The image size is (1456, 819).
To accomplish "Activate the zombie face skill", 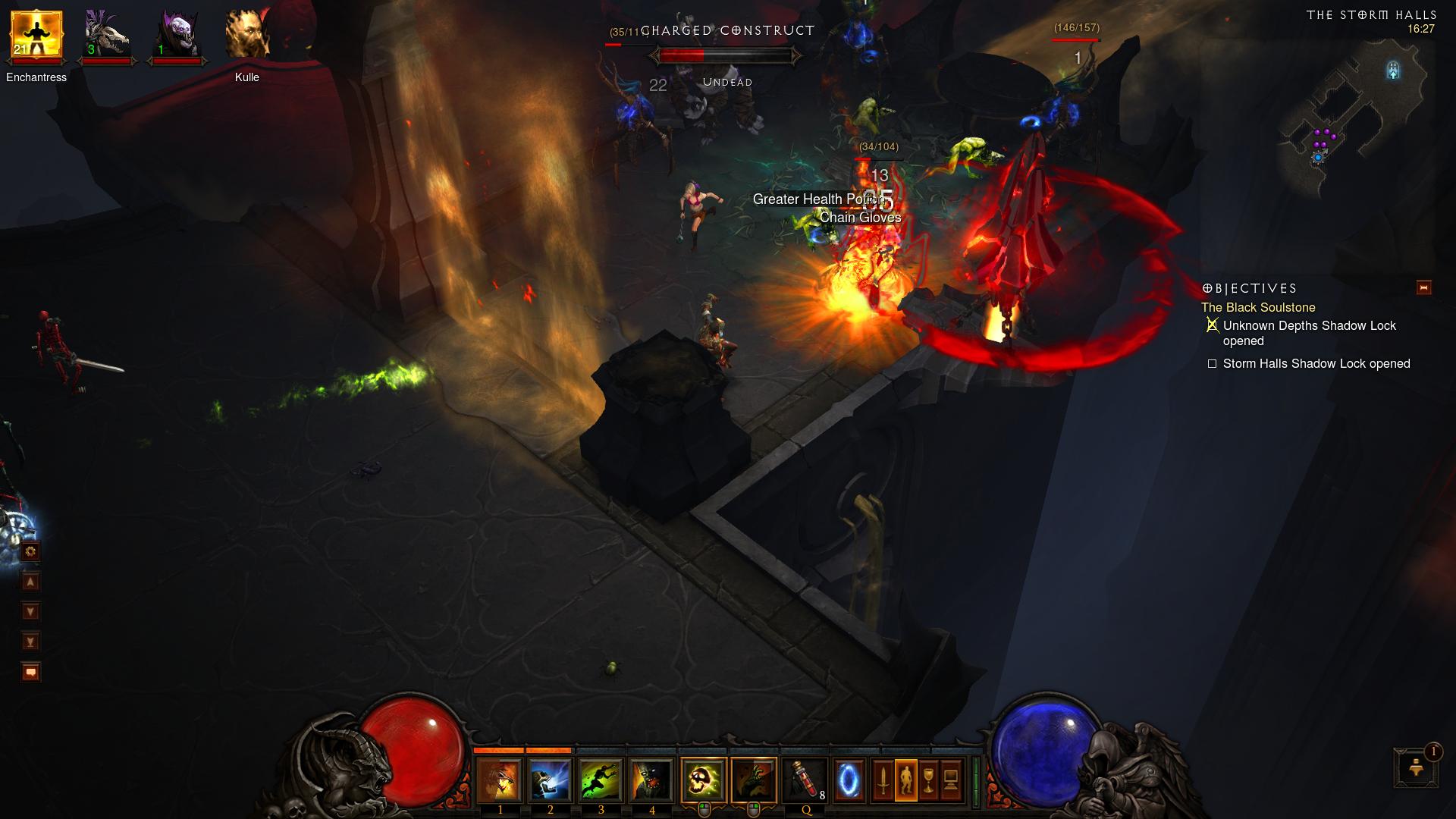I will [x=651, y=780].
